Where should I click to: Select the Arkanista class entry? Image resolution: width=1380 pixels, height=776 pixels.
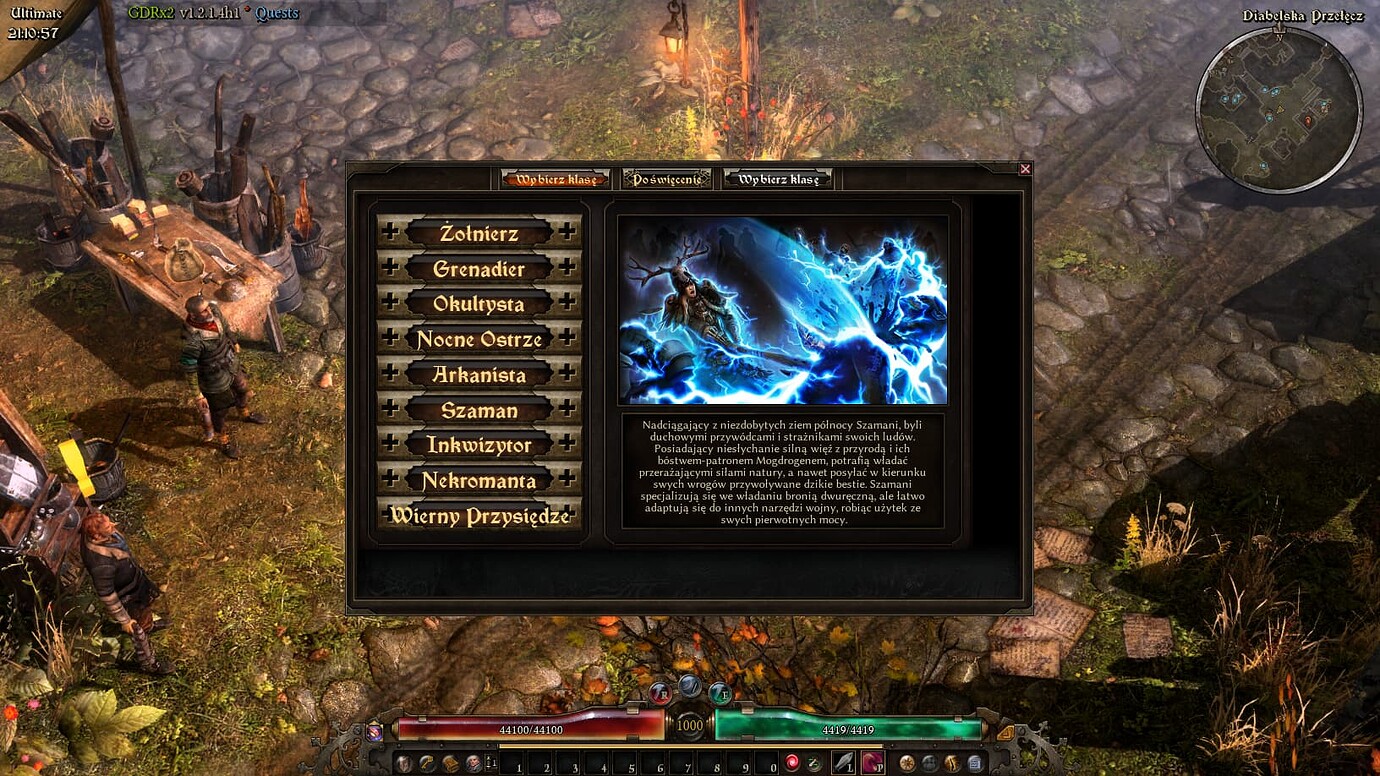coord(478,375)
